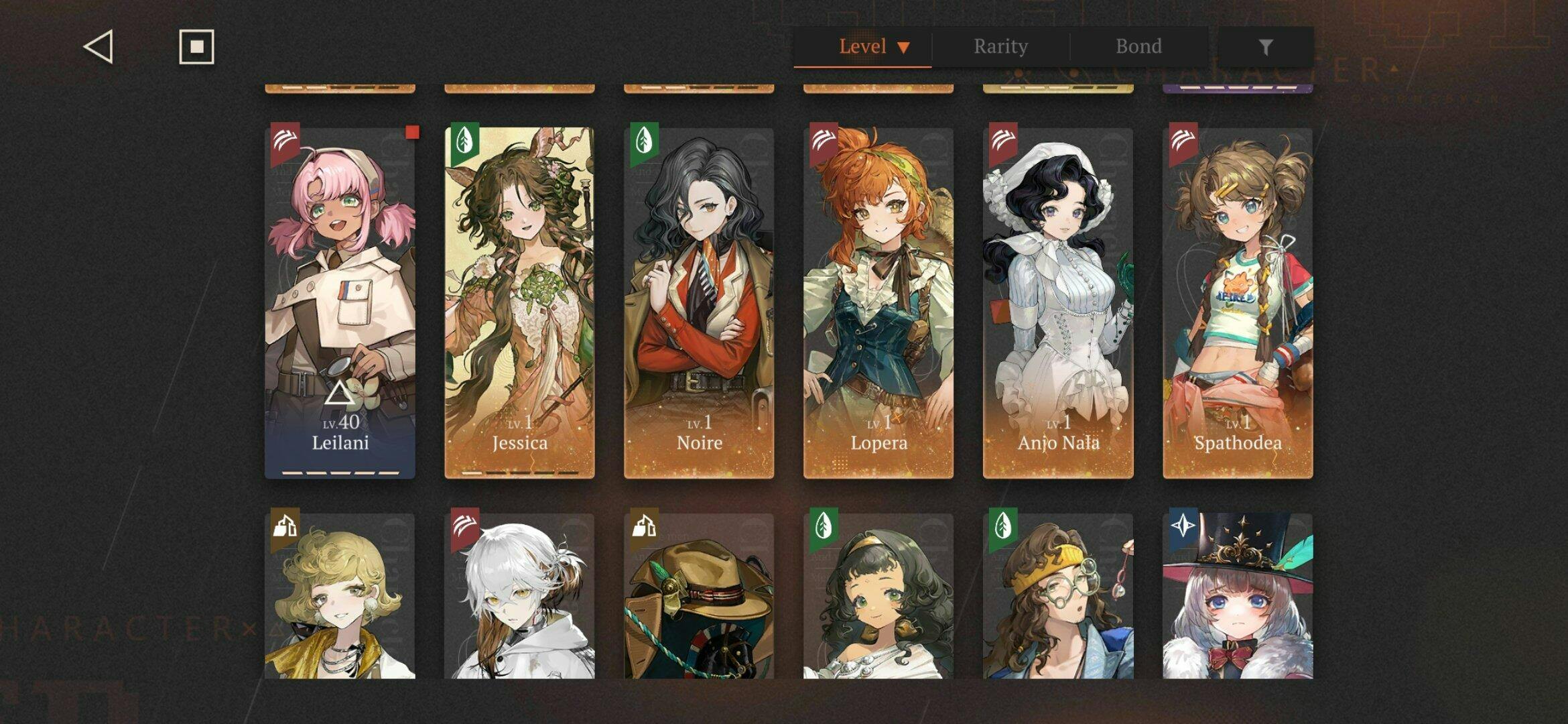Switch sorting to Rarity
The width and height of the screenshot is (1568, 724).
1000,47
